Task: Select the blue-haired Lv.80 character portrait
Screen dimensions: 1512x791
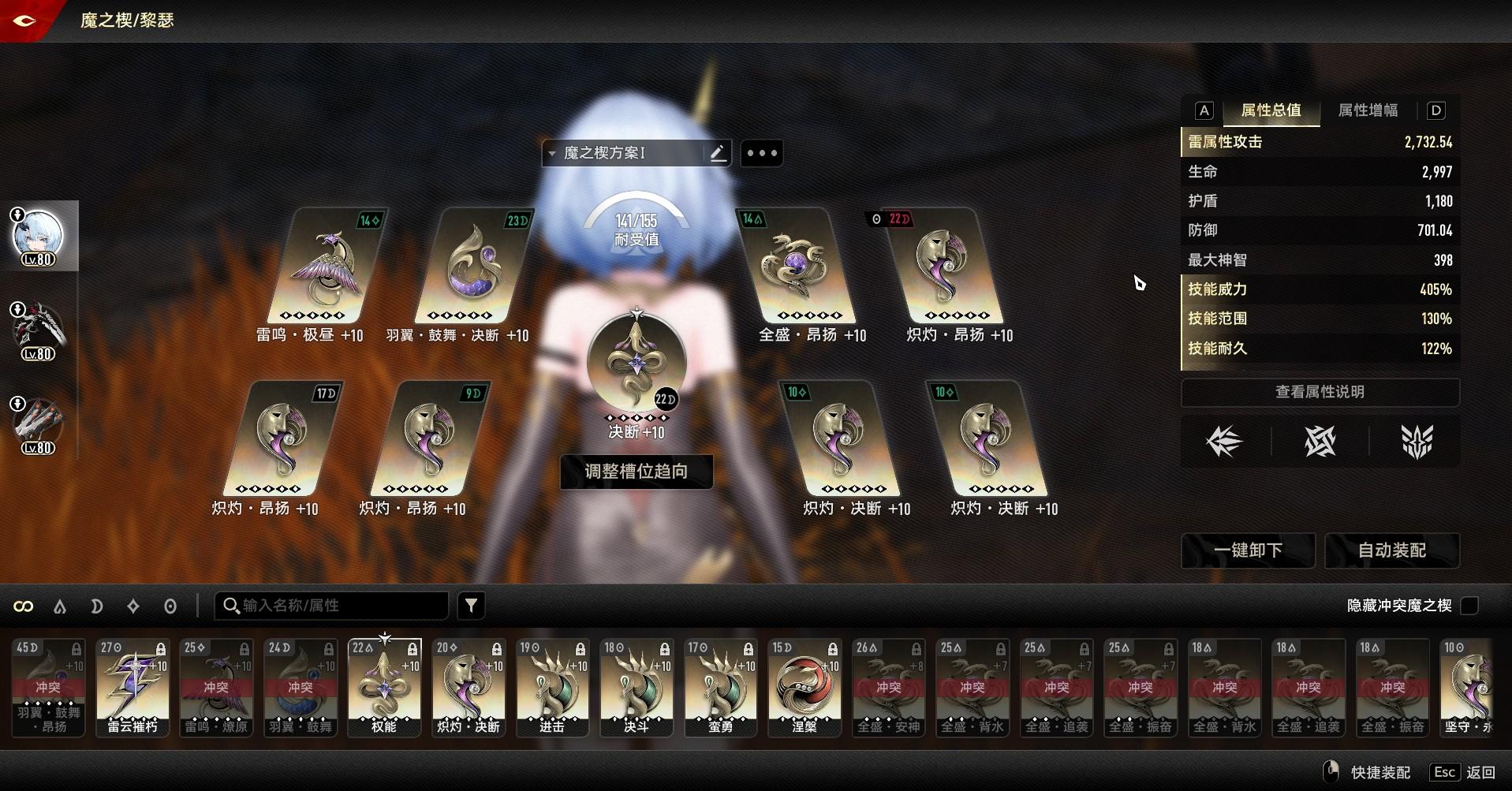Action: point(38,236)
